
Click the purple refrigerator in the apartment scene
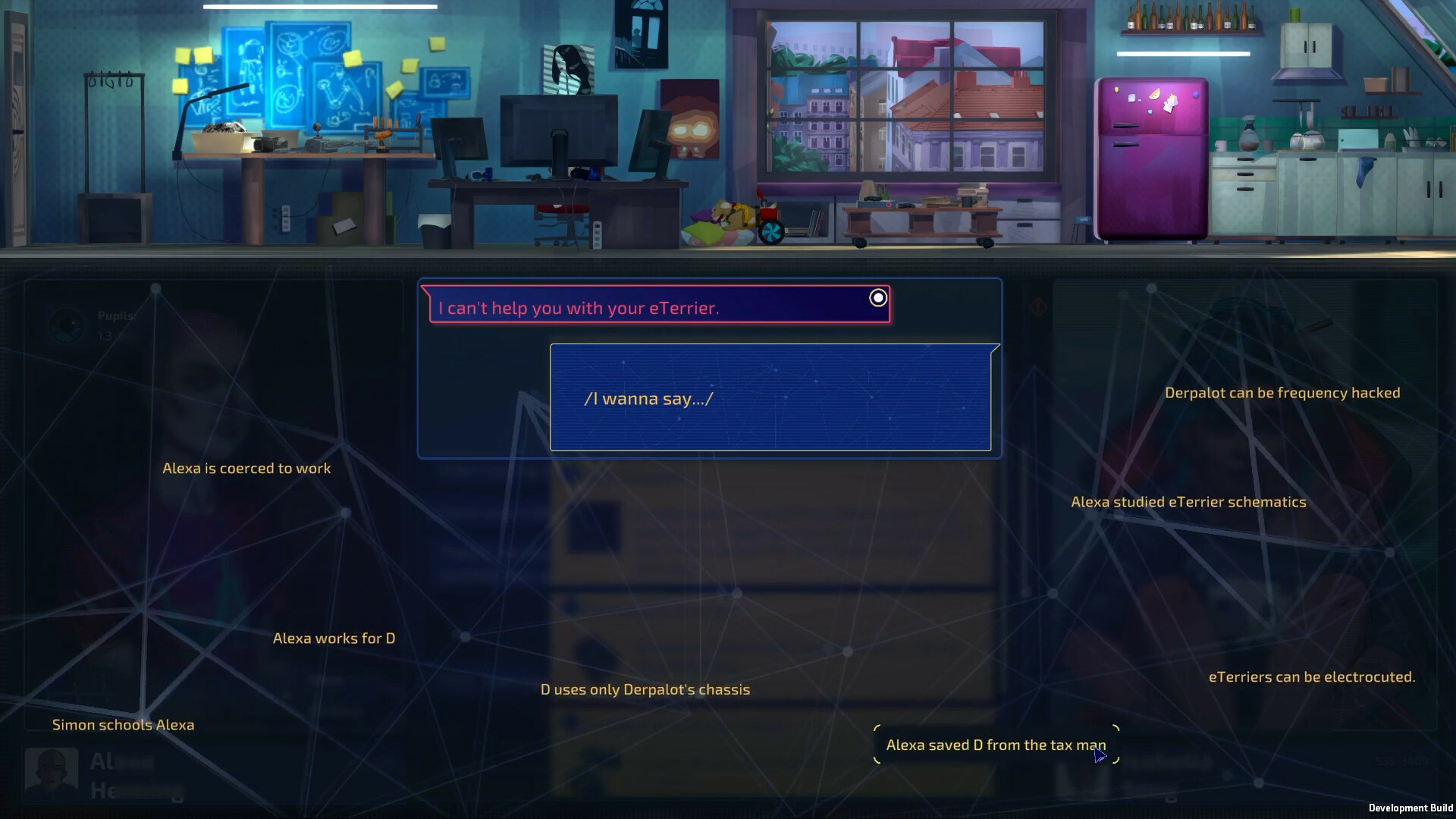[1153, 159]
